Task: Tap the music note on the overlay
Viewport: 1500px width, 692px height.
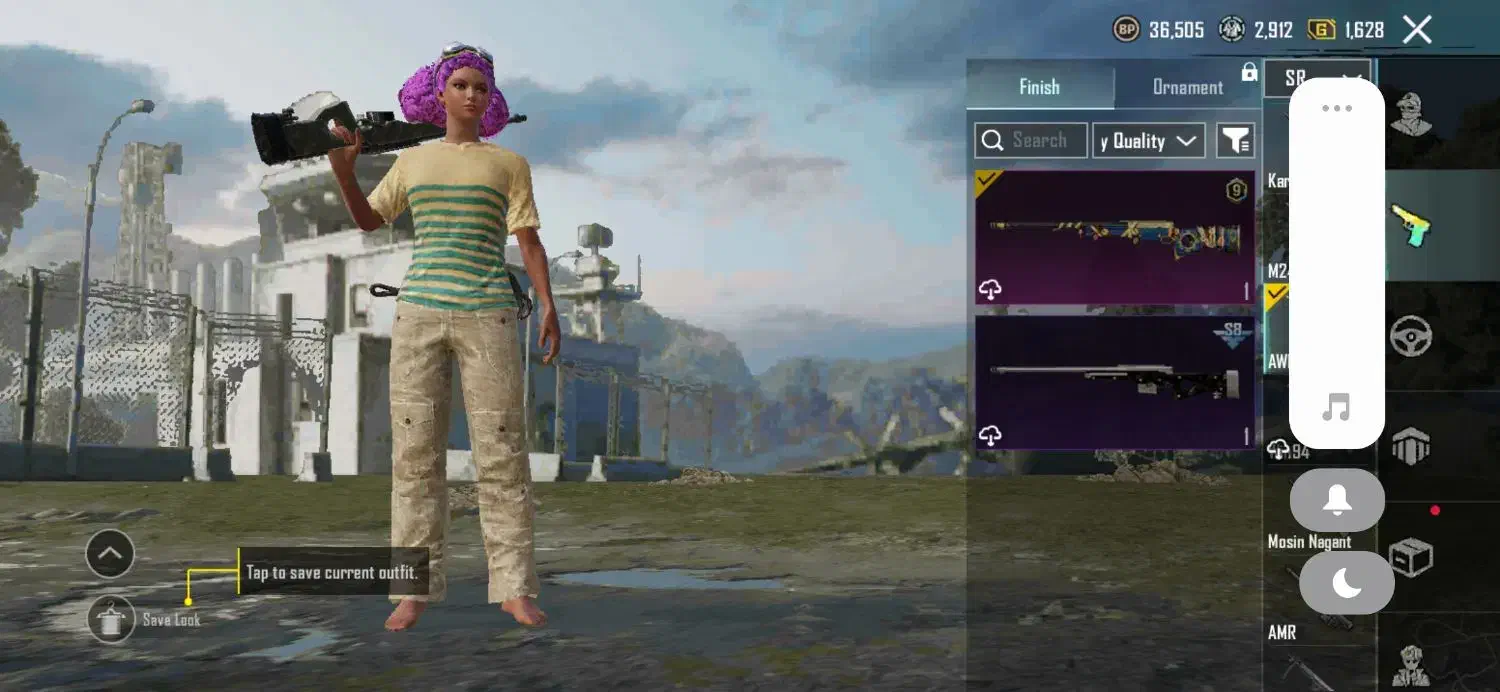Action: point(1336,407)
